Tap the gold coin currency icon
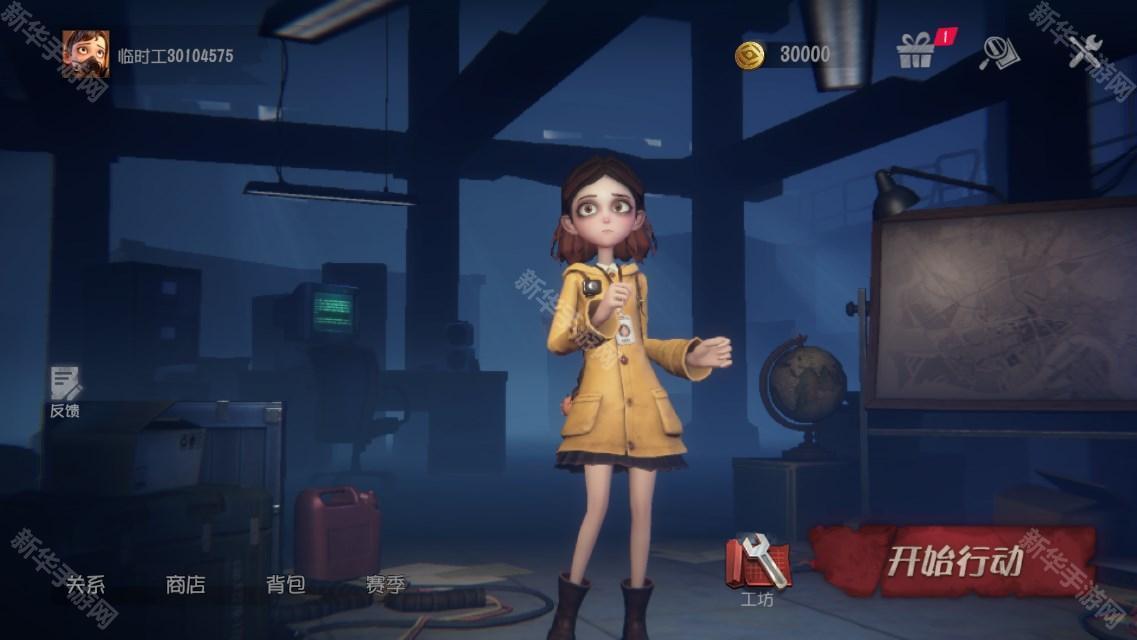The height and width of the screenshot is (640, 1137). (749, 55)
